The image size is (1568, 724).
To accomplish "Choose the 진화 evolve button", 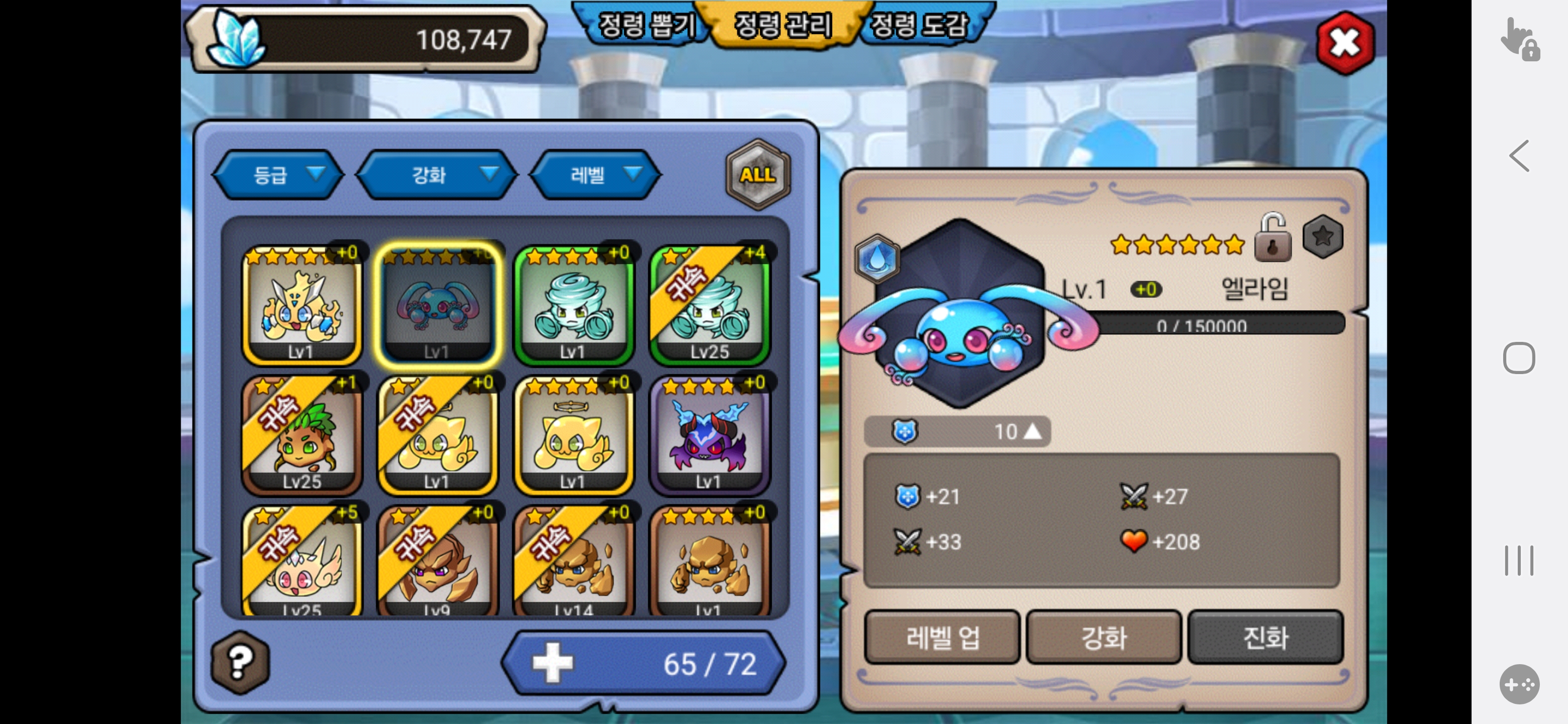I will click(1265, 637).
